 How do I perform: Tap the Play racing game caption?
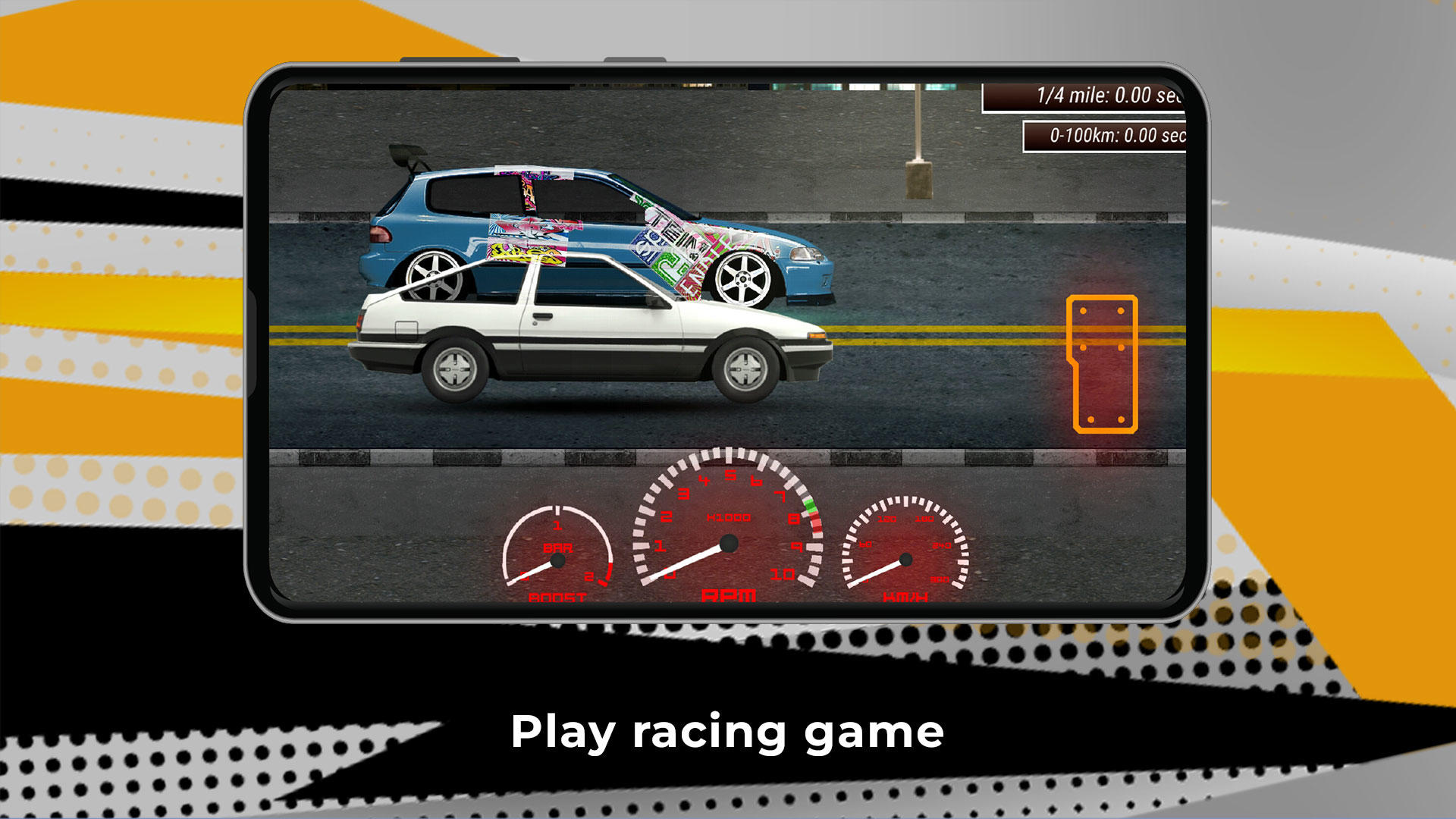pos(727,730)
